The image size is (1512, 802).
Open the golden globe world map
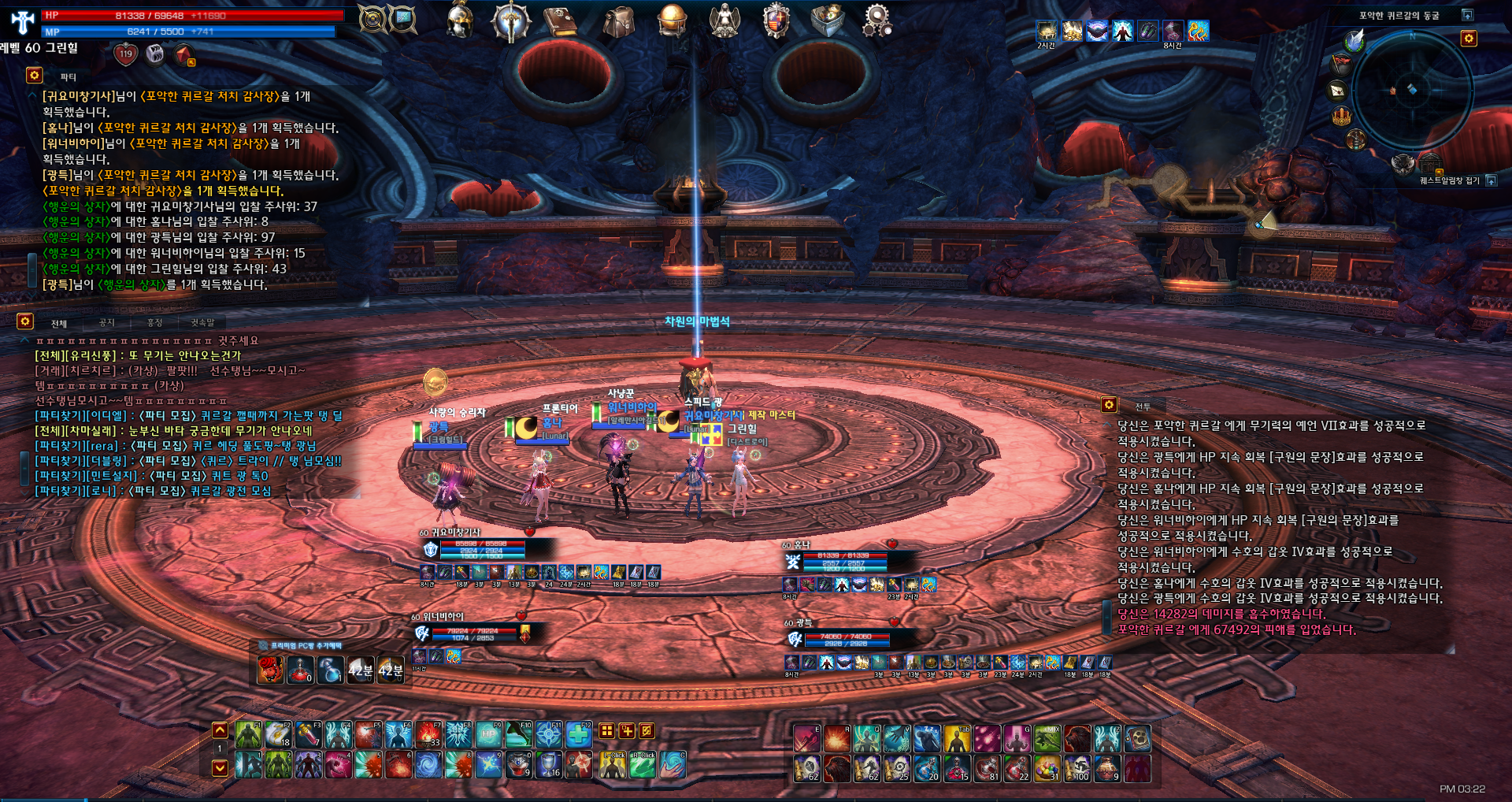click(672, 20)
